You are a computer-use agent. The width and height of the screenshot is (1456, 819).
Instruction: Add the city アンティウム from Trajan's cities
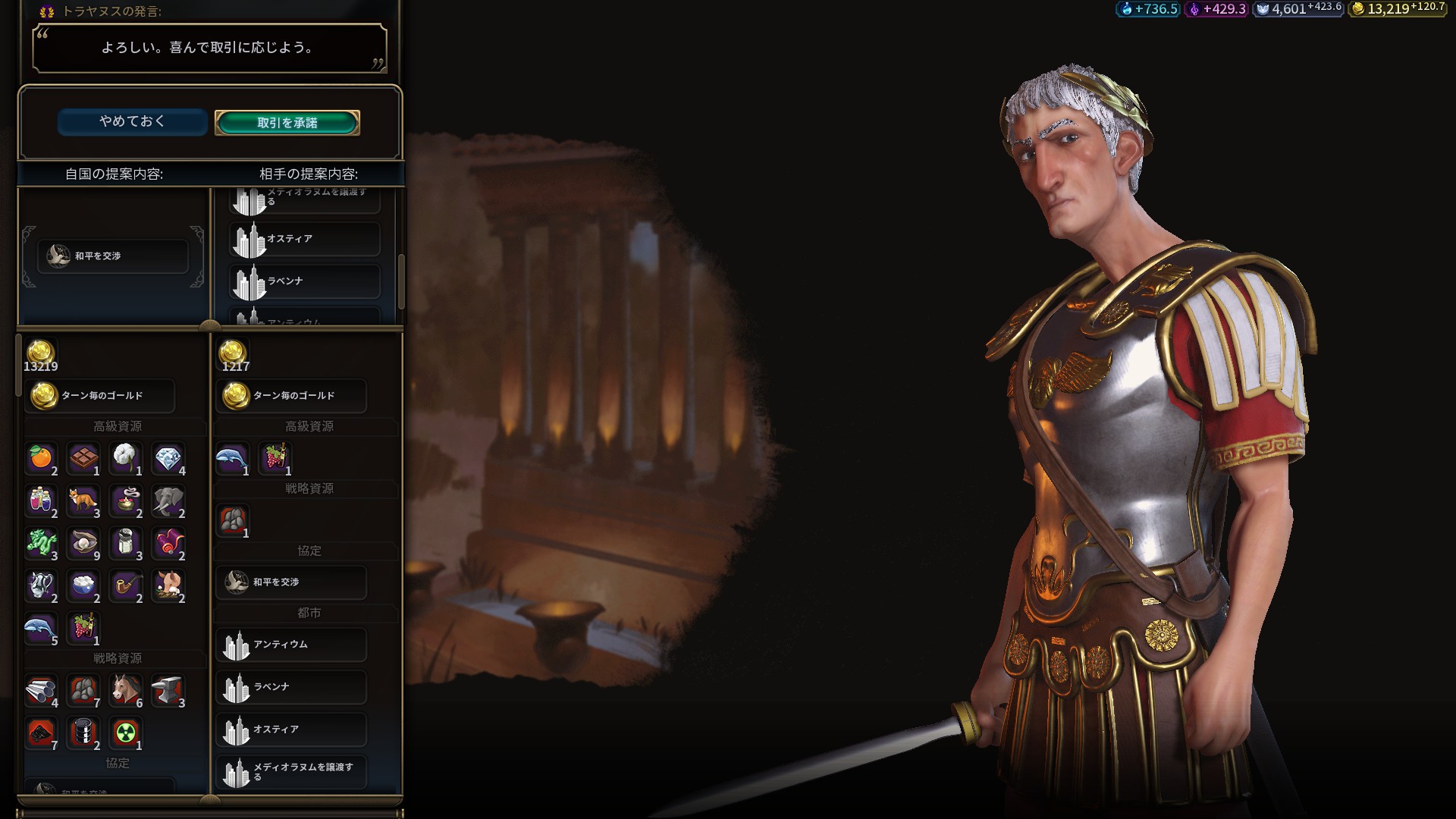tap(291, 645)
